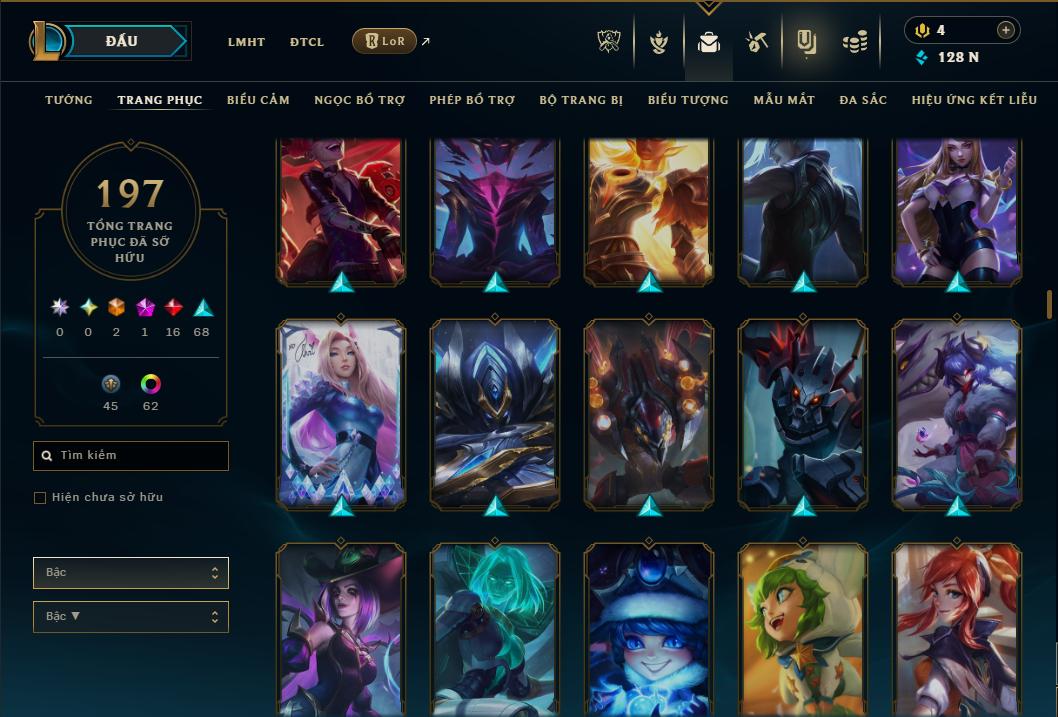This screenshot has width=1058, height=717.
Task: Open the hammer loot icon
Action: click(x=756, y=42)
